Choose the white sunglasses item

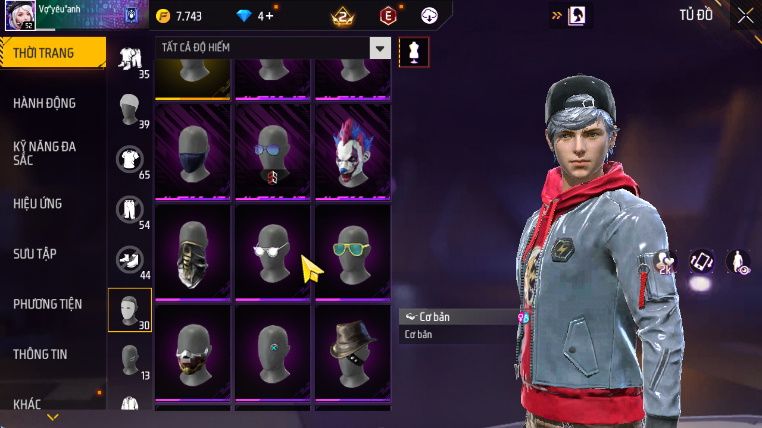[x=273, y=250]
